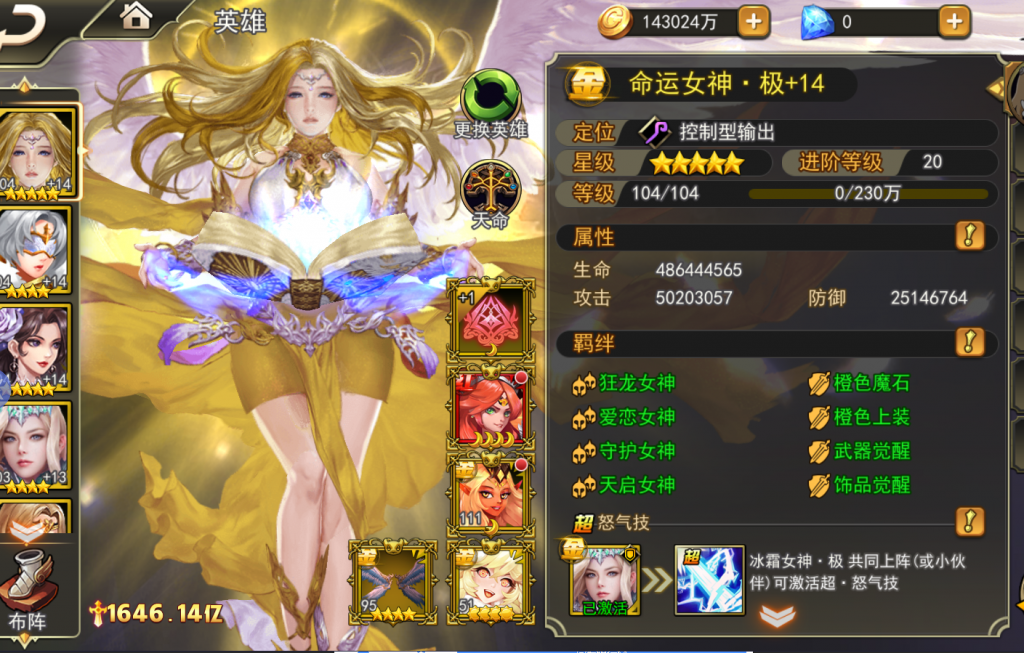This screenshot has height=653, width=1024.
Task: Add more gold coins
Action: tap(753, 21)
